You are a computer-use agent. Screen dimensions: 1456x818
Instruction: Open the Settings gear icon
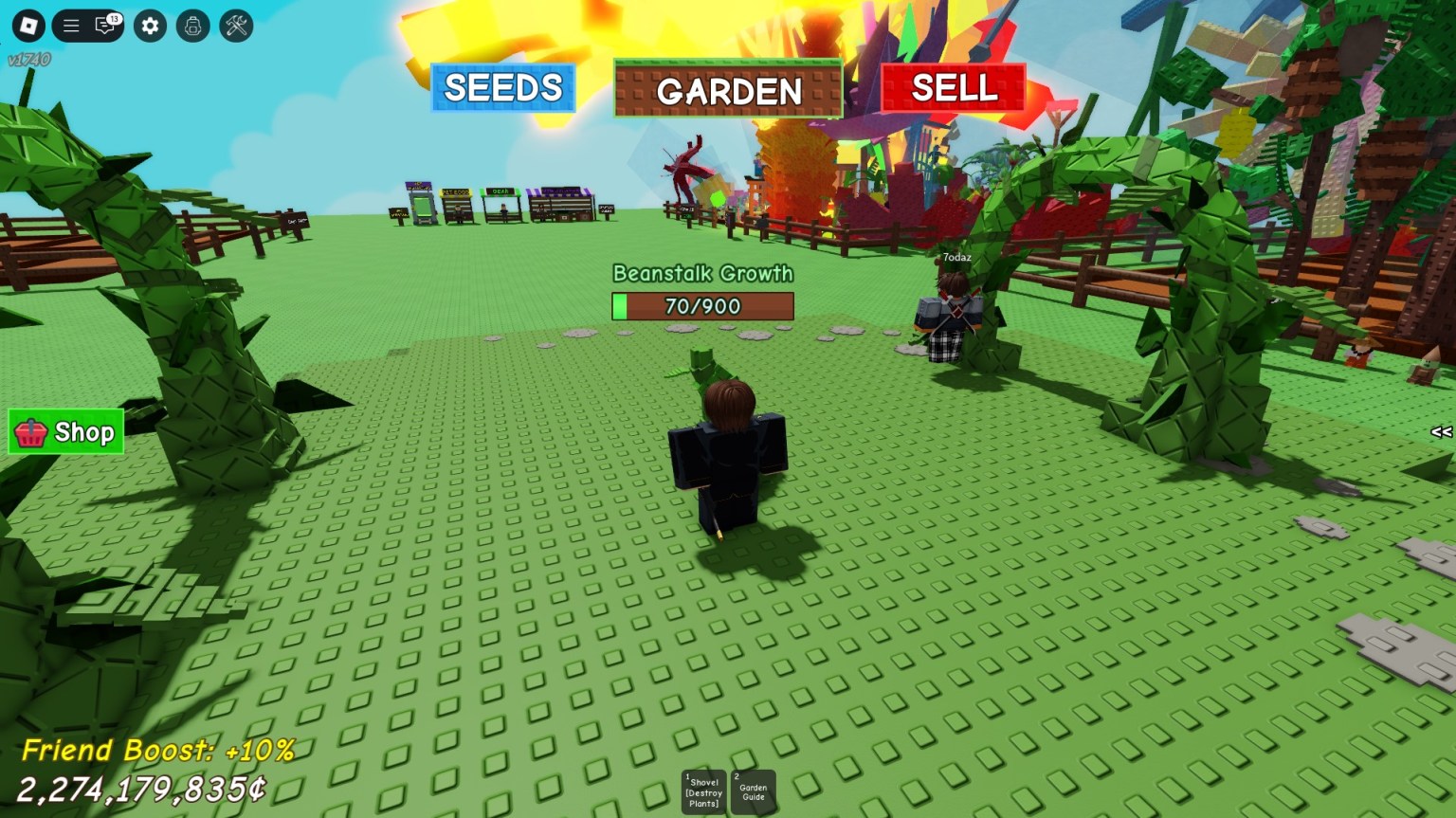(149, 27)
